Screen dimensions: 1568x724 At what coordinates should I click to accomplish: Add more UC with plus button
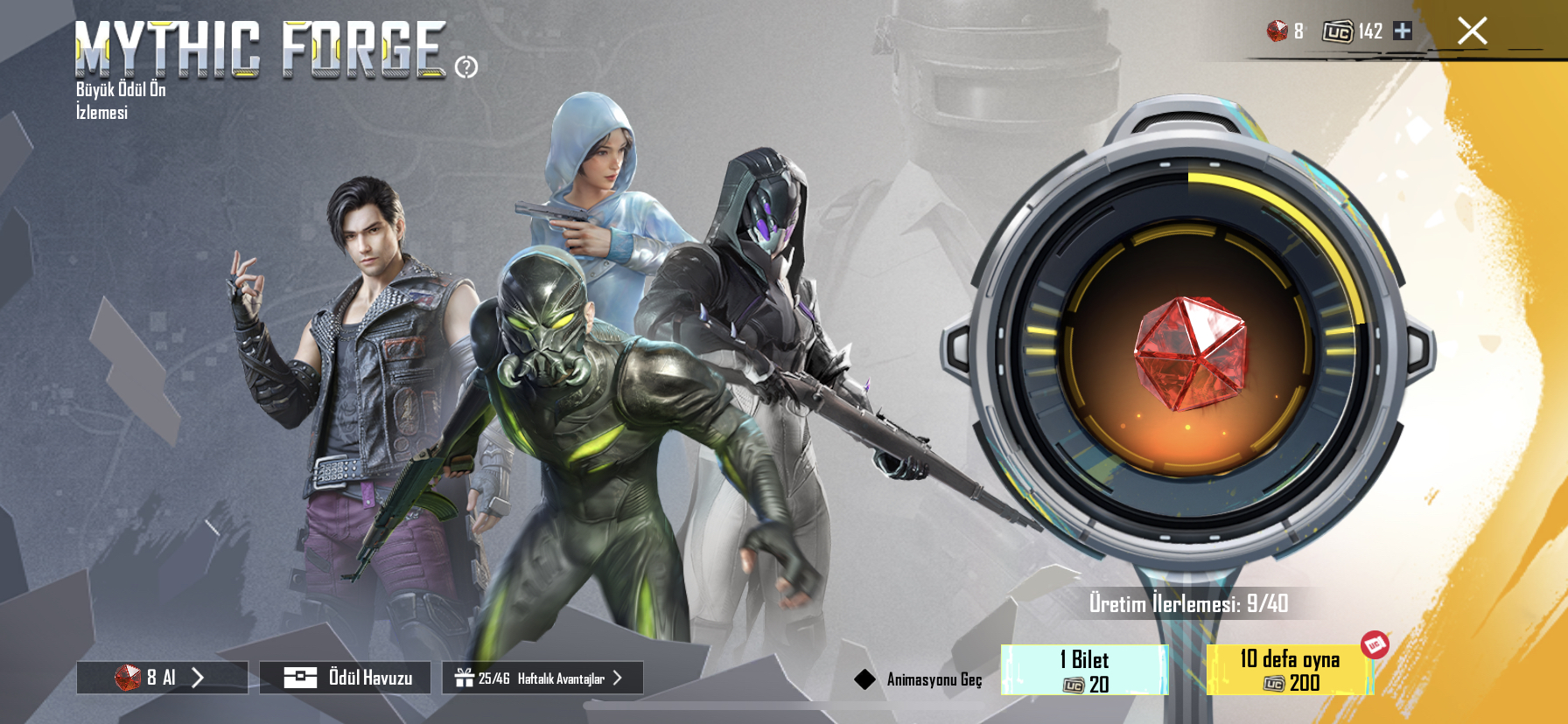coord(1403,31)
